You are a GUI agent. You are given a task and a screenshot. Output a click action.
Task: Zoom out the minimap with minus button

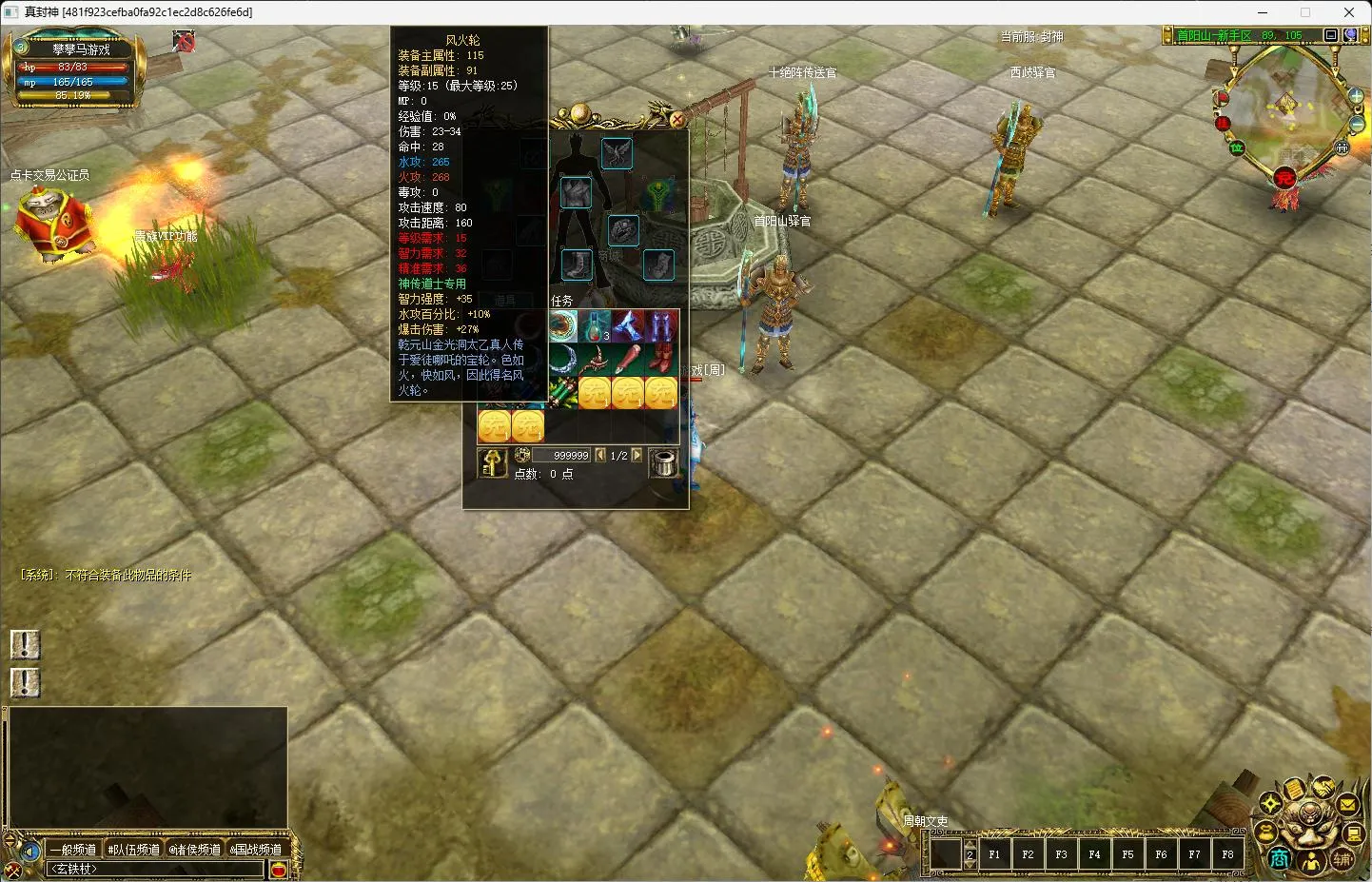pyautogui.click(x=1358, y=124)
